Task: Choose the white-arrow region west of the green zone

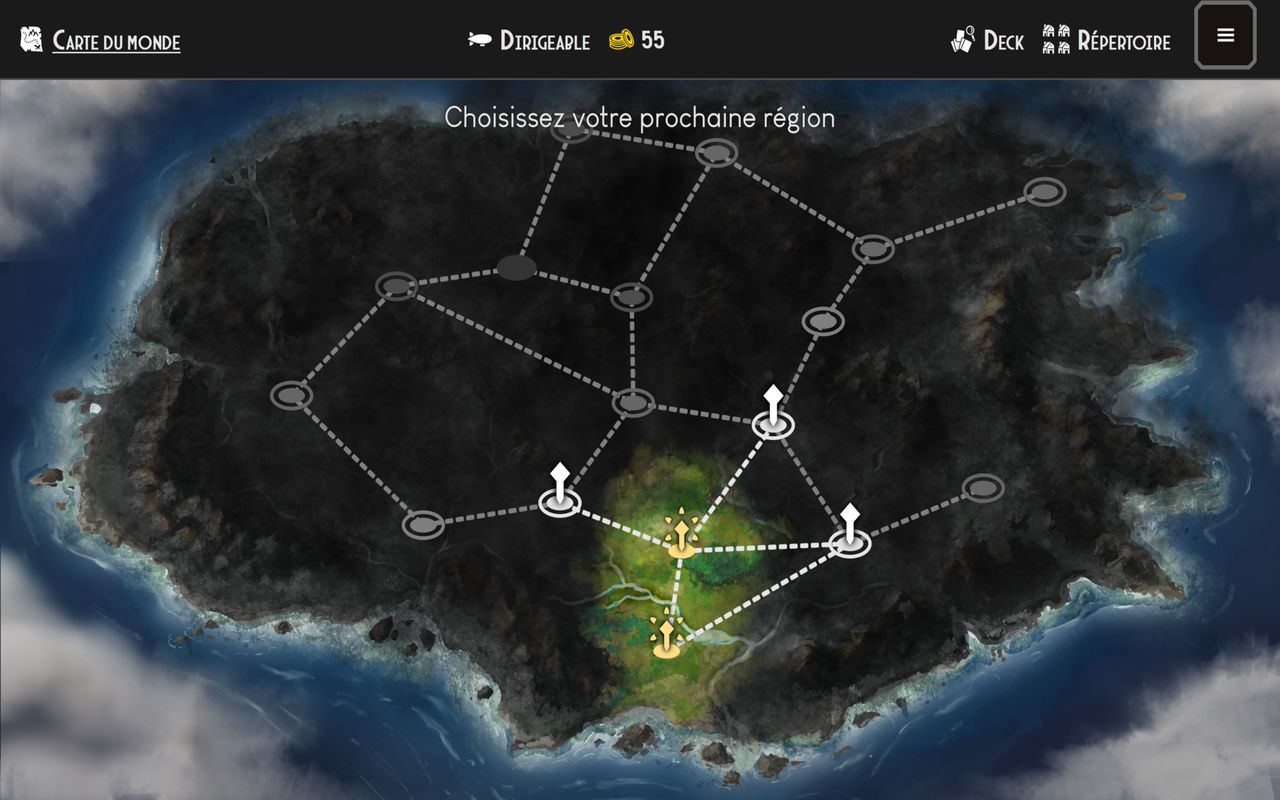Action: coord(560,500)
